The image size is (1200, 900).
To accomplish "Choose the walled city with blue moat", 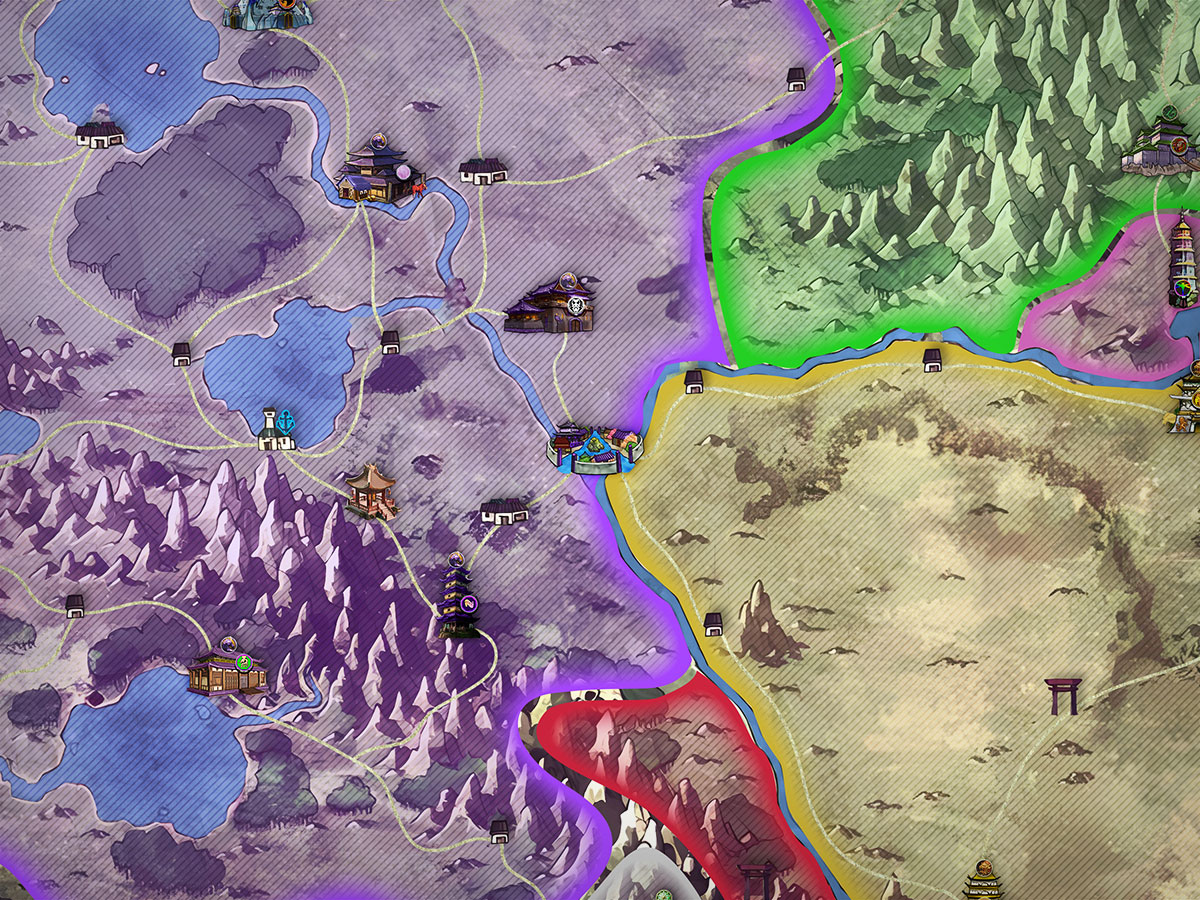I will coord(596,449).
